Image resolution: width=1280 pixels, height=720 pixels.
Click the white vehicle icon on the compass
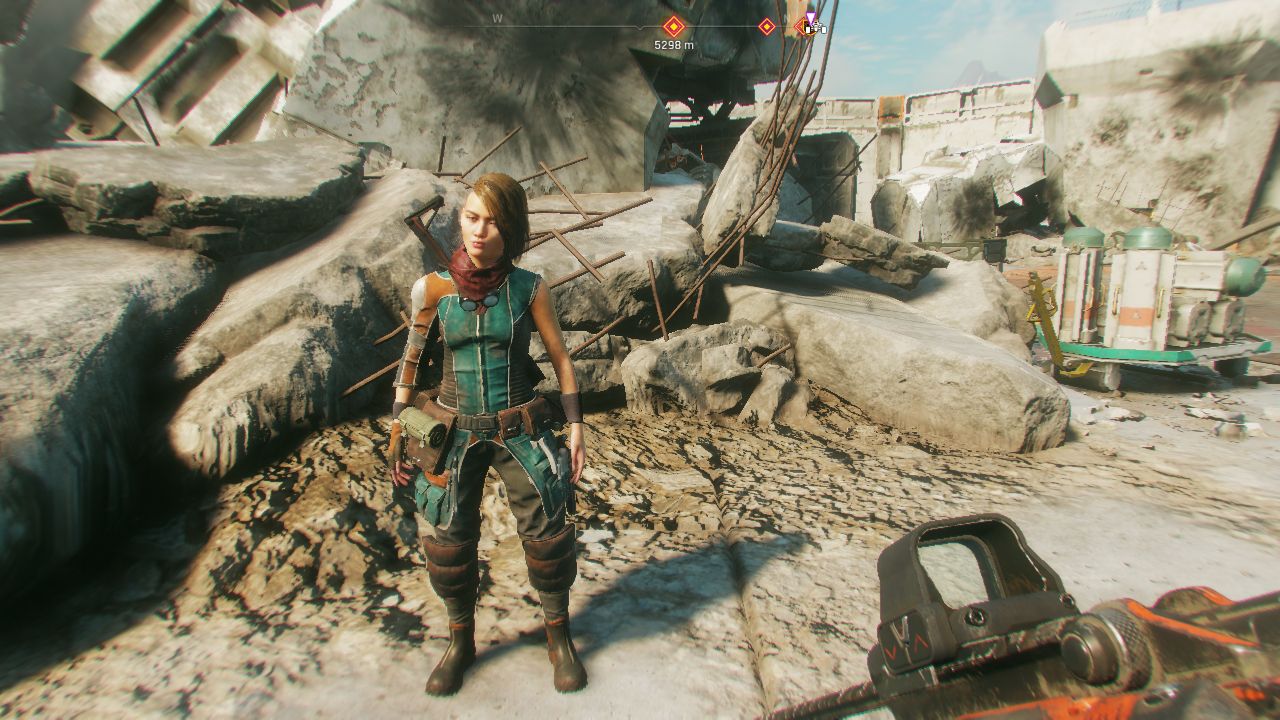(x=816, y=29)
